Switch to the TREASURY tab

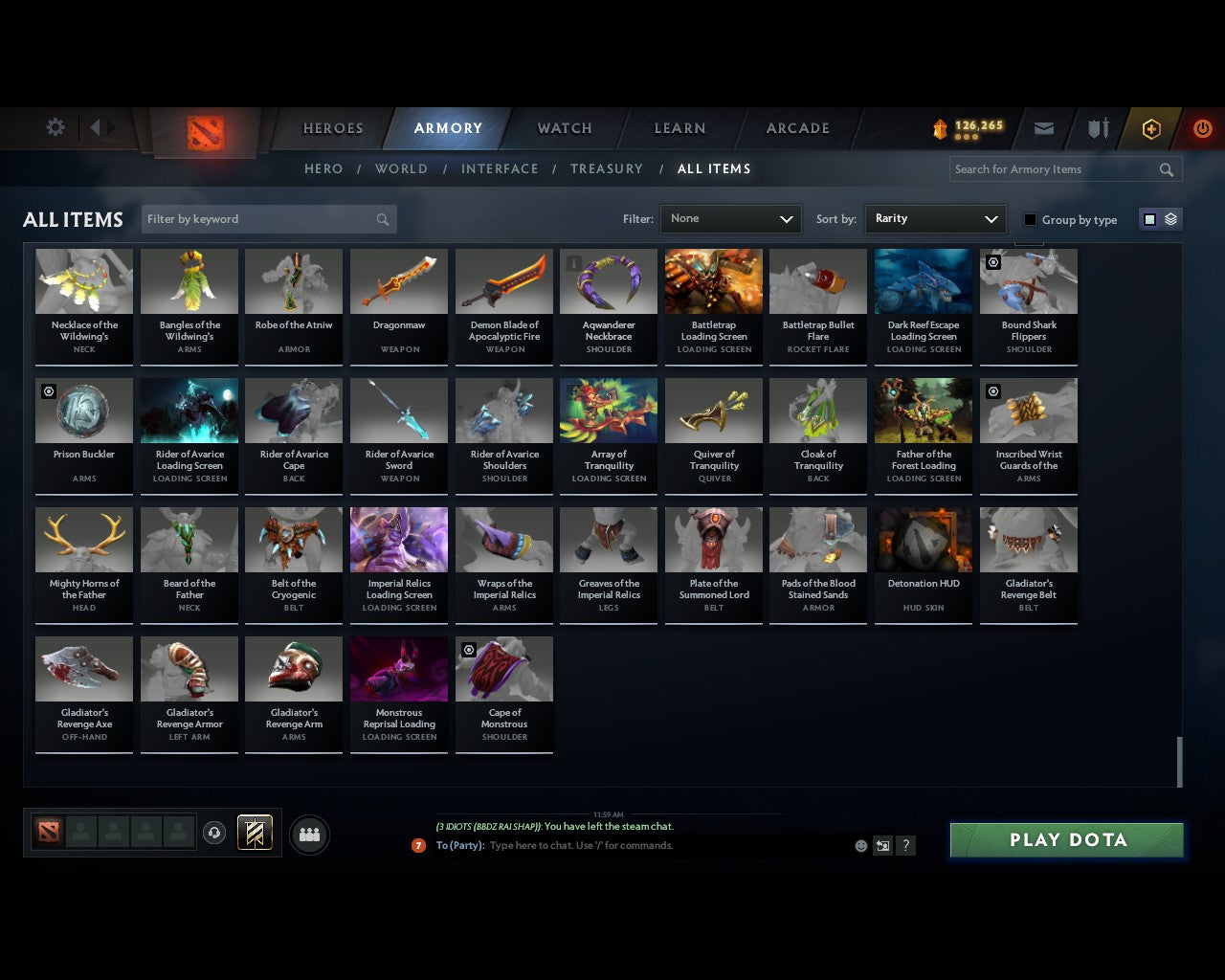[607, 168]
